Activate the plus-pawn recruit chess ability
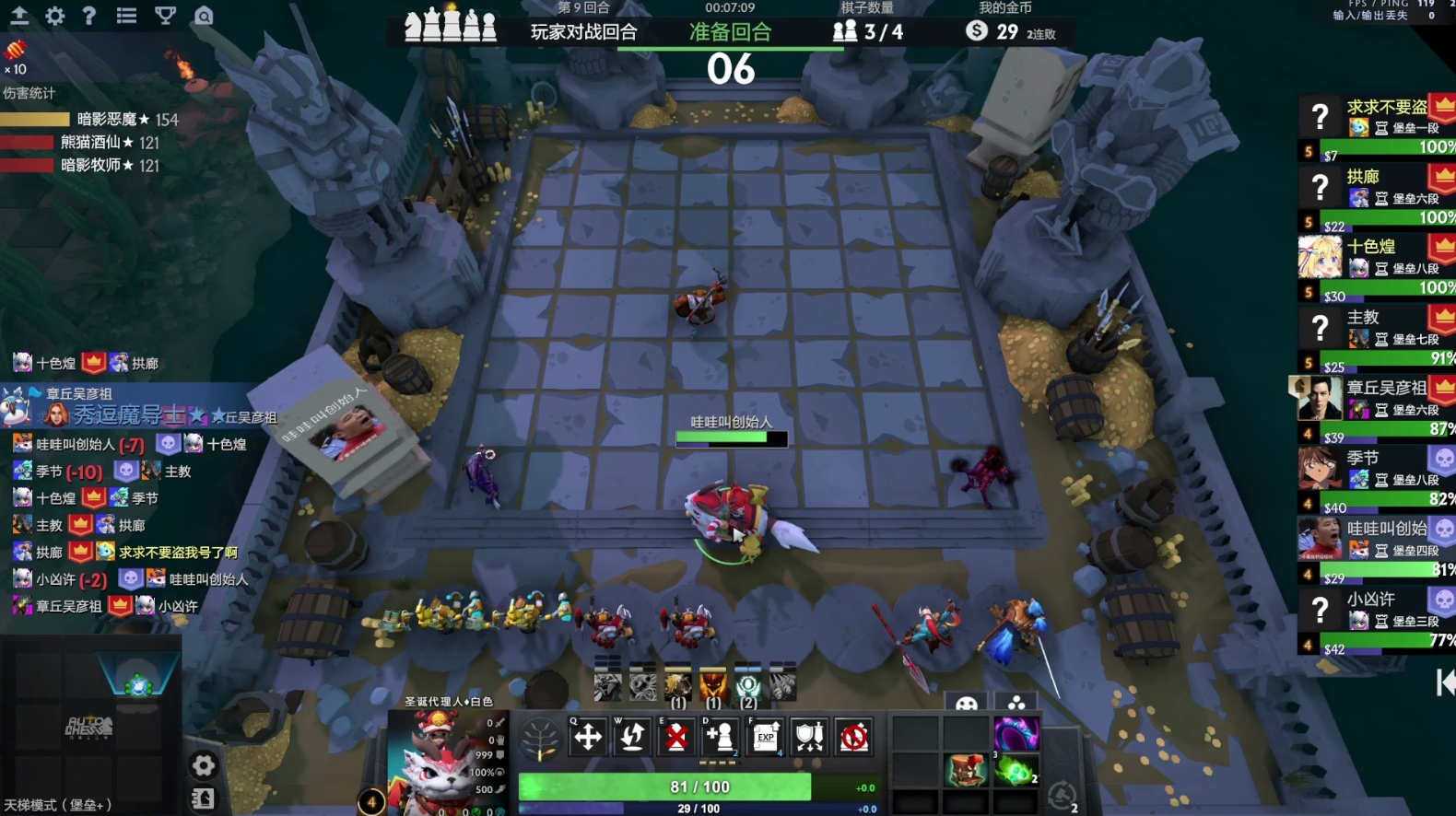Screen dimensions: 1456x816 [721, 737]
